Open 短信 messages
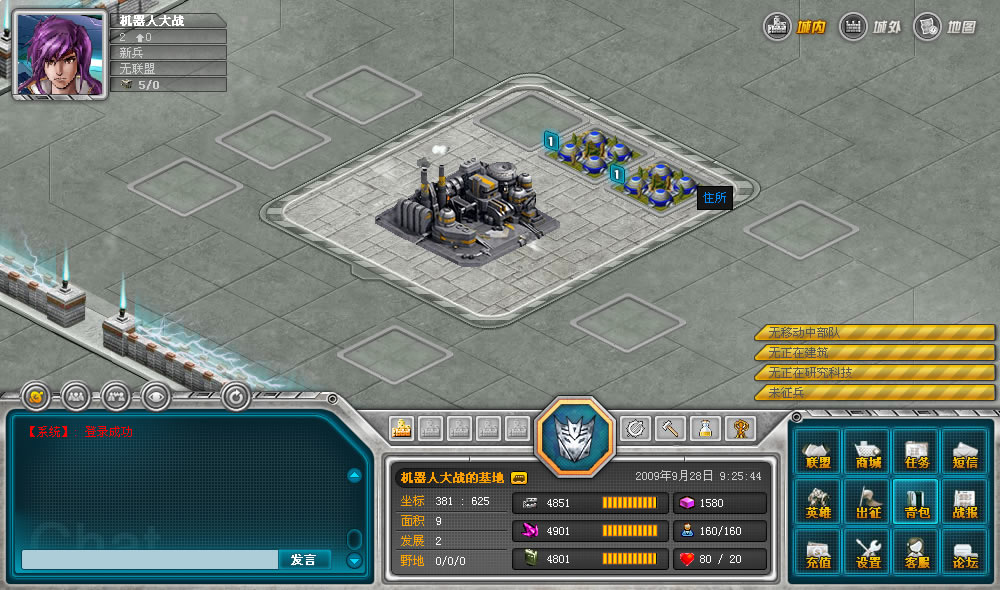The height and width of the screenshot is (590, 1000). coord(964,452)
